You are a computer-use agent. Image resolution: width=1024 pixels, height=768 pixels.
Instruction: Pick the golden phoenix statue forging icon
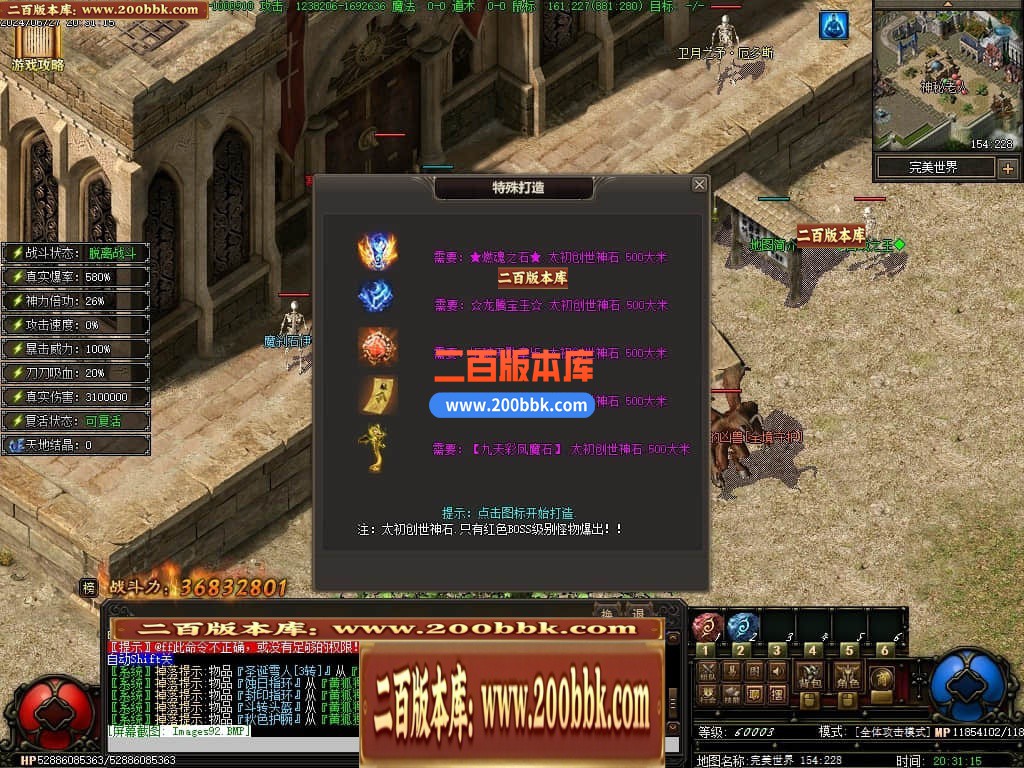coord(376,446)
